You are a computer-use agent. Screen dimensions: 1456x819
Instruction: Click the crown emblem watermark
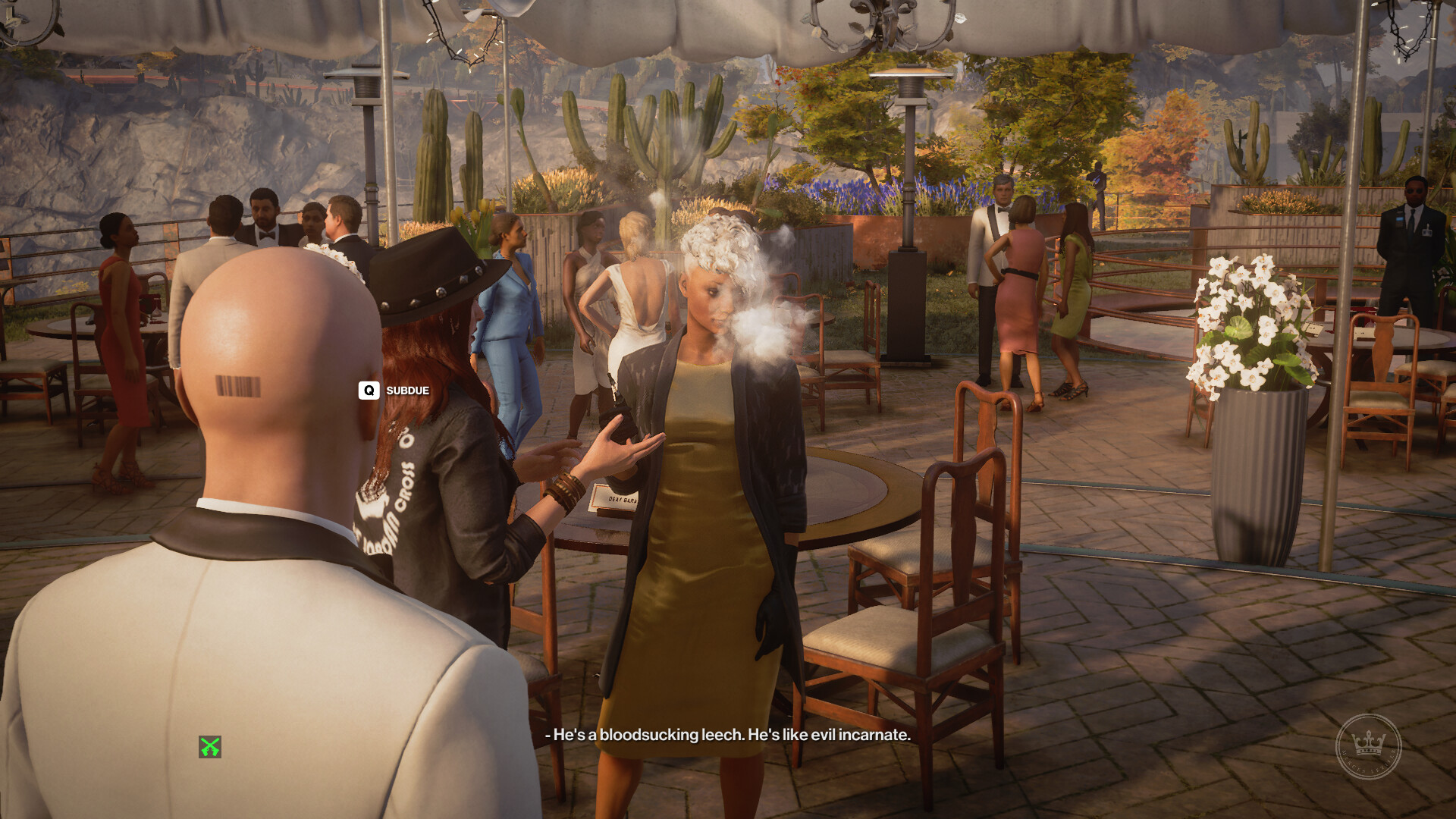coord(1368,746)
